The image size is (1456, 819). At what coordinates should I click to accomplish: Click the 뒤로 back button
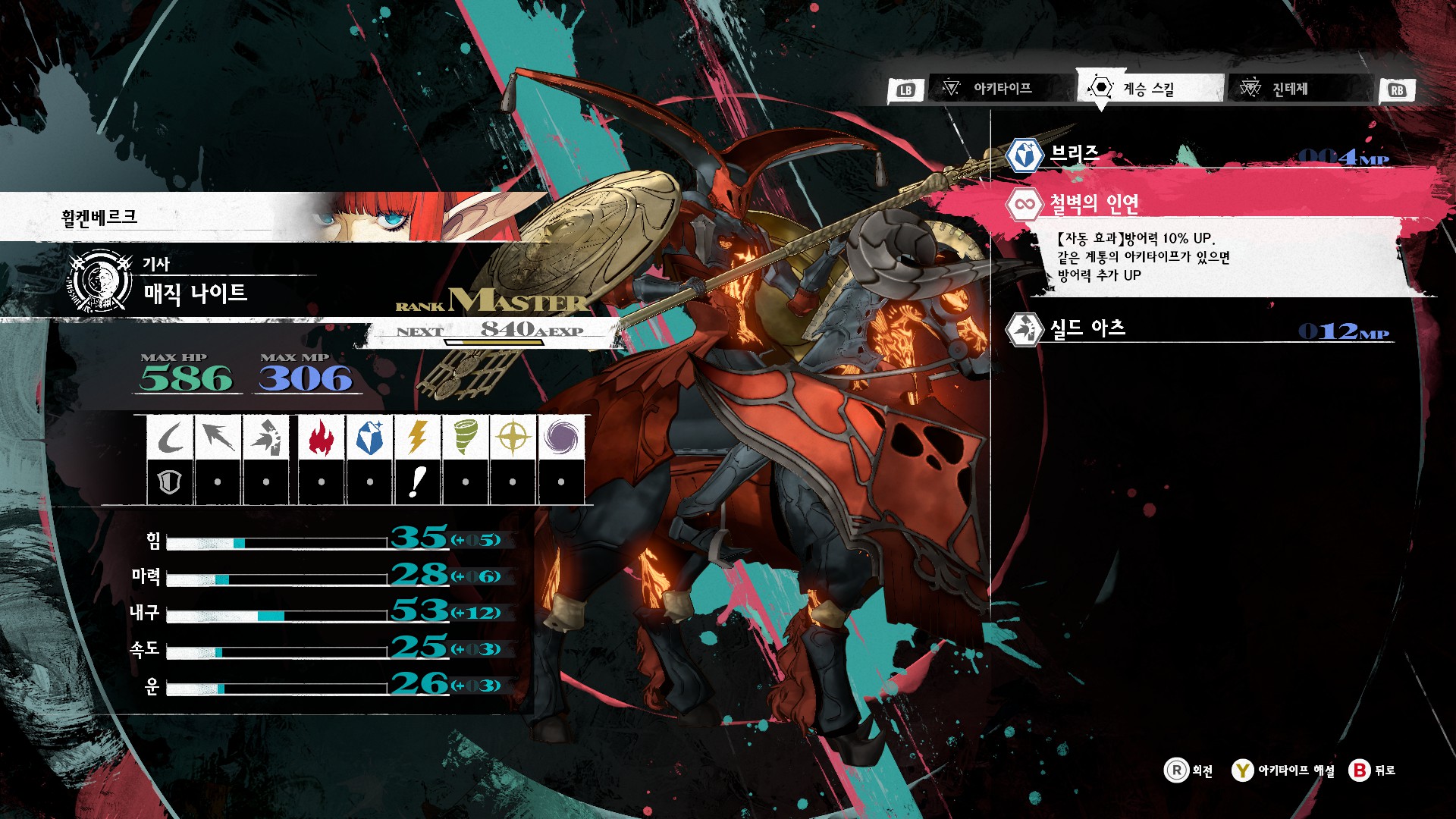click(1373, 770)
